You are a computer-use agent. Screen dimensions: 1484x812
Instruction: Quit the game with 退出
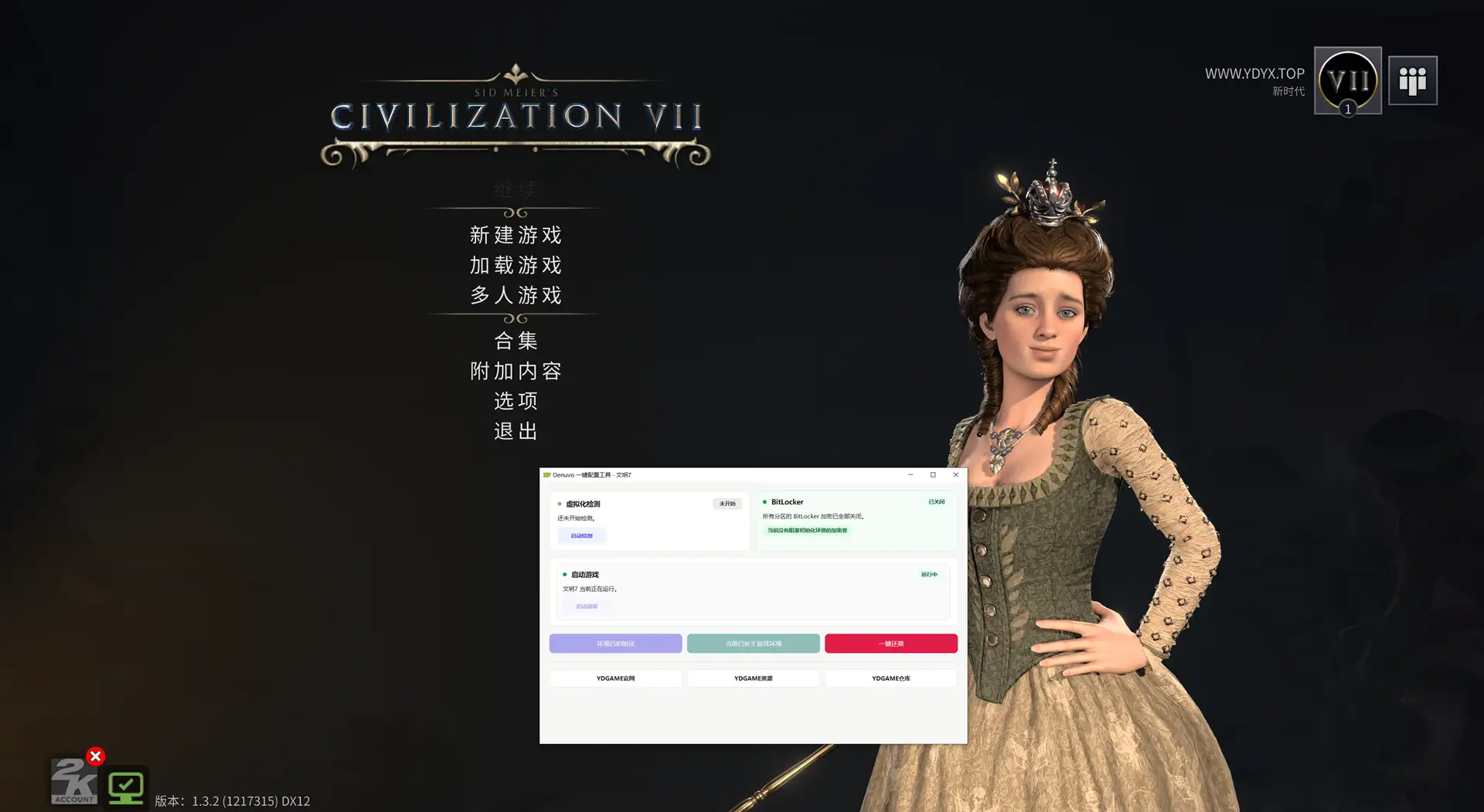click(x=516, y=431)
